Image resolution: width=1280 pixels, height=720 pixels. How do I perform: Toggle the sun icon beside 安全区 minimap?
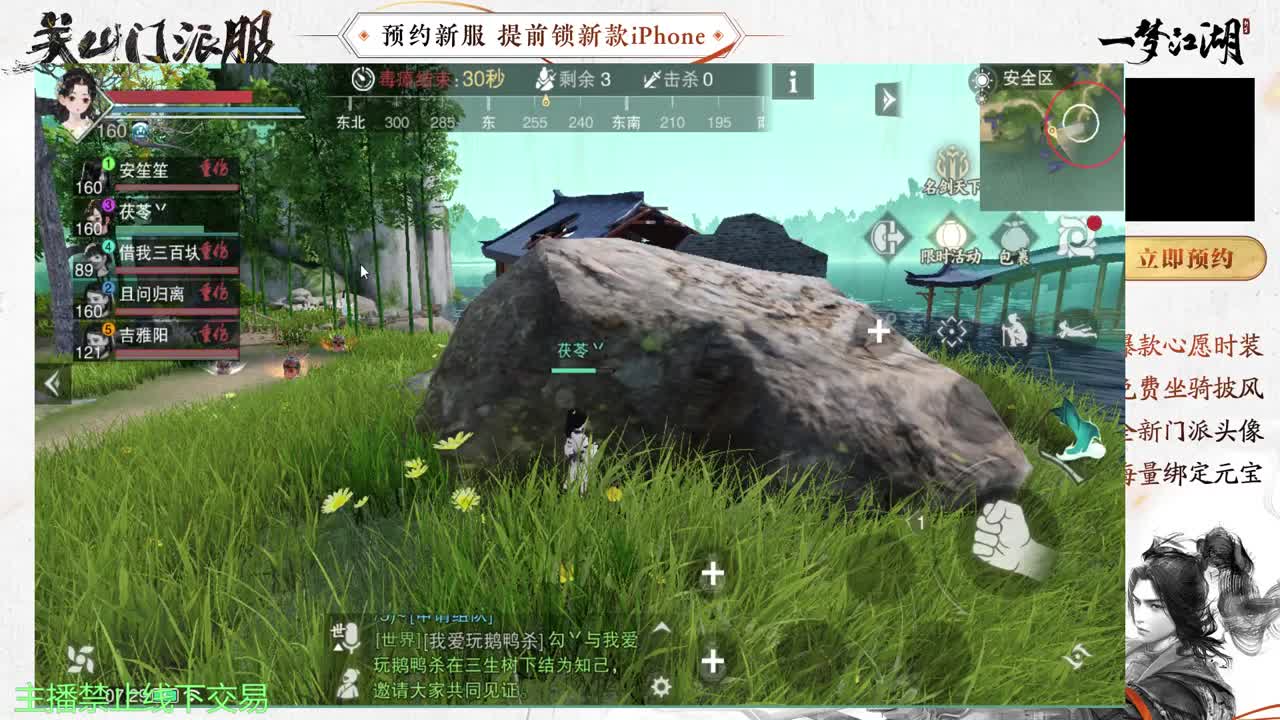click(982, 80)
